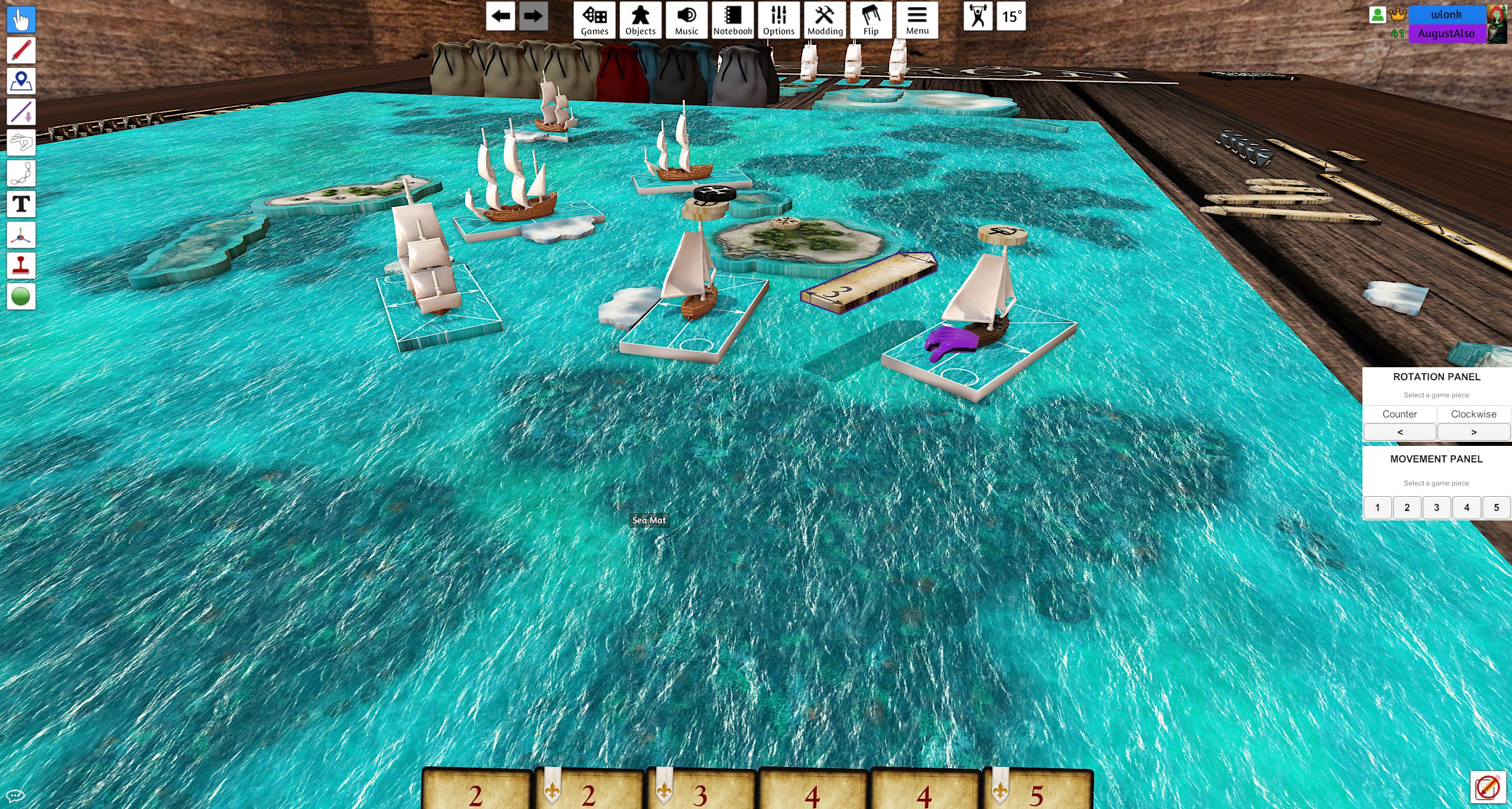1512x809 pixels.
Task: Select the Gizmo axis tool
Action: [21, 234]
